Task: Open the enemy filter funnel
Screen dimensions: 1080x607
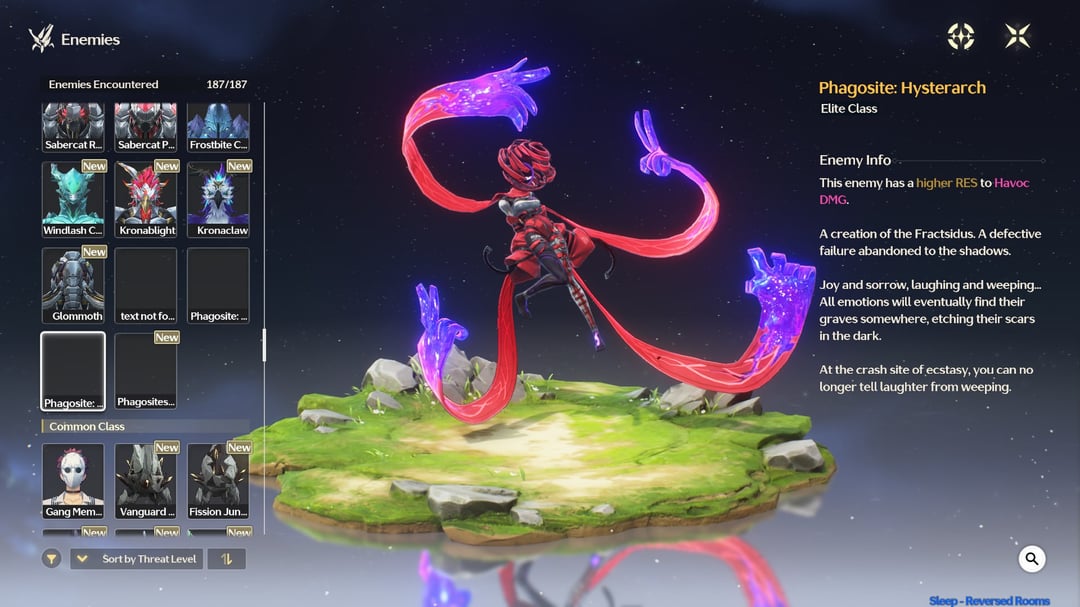Action: 52,559
